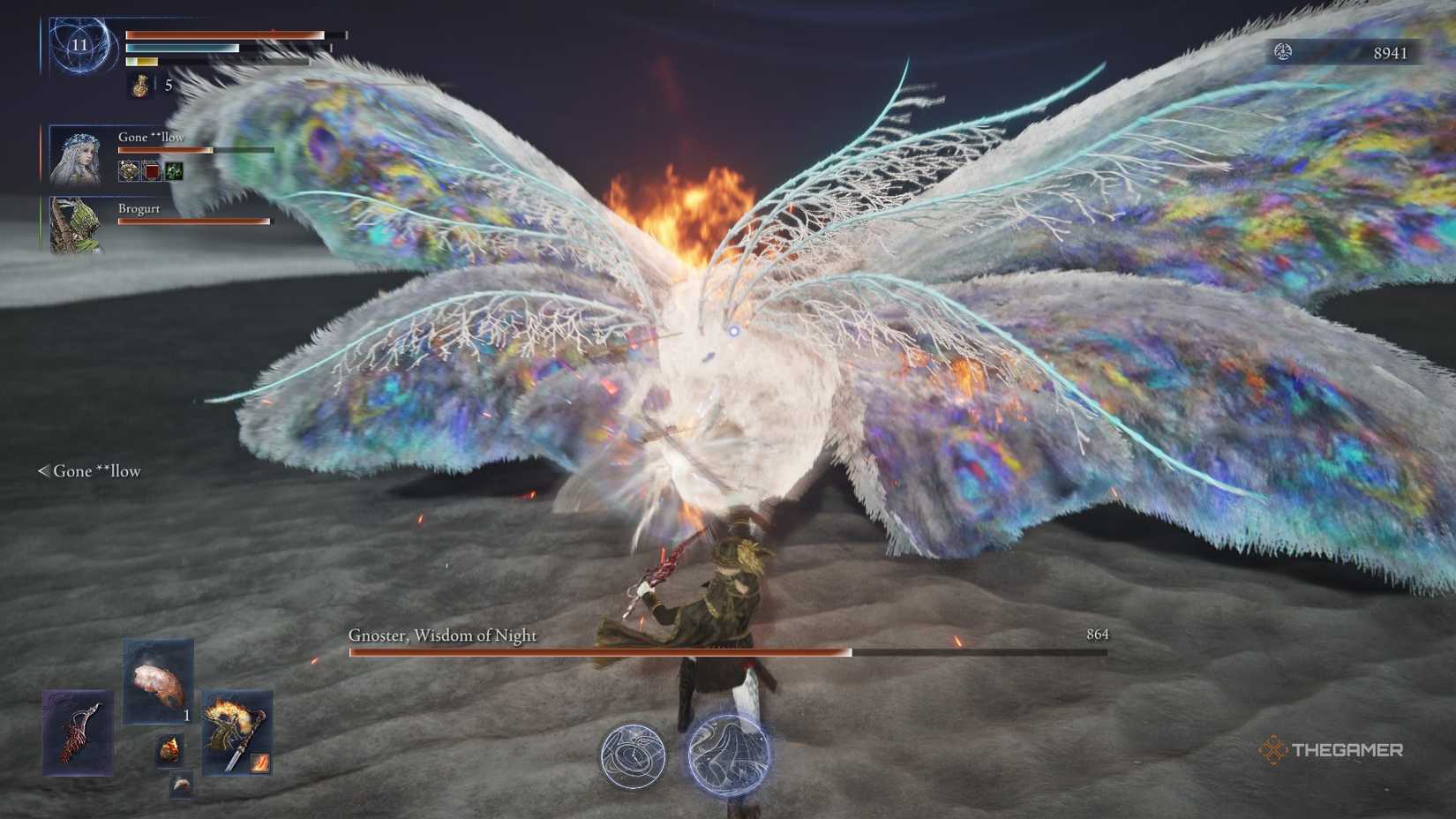Click the fire affinity emblem on the axe slot

click(x=259, y=763)
